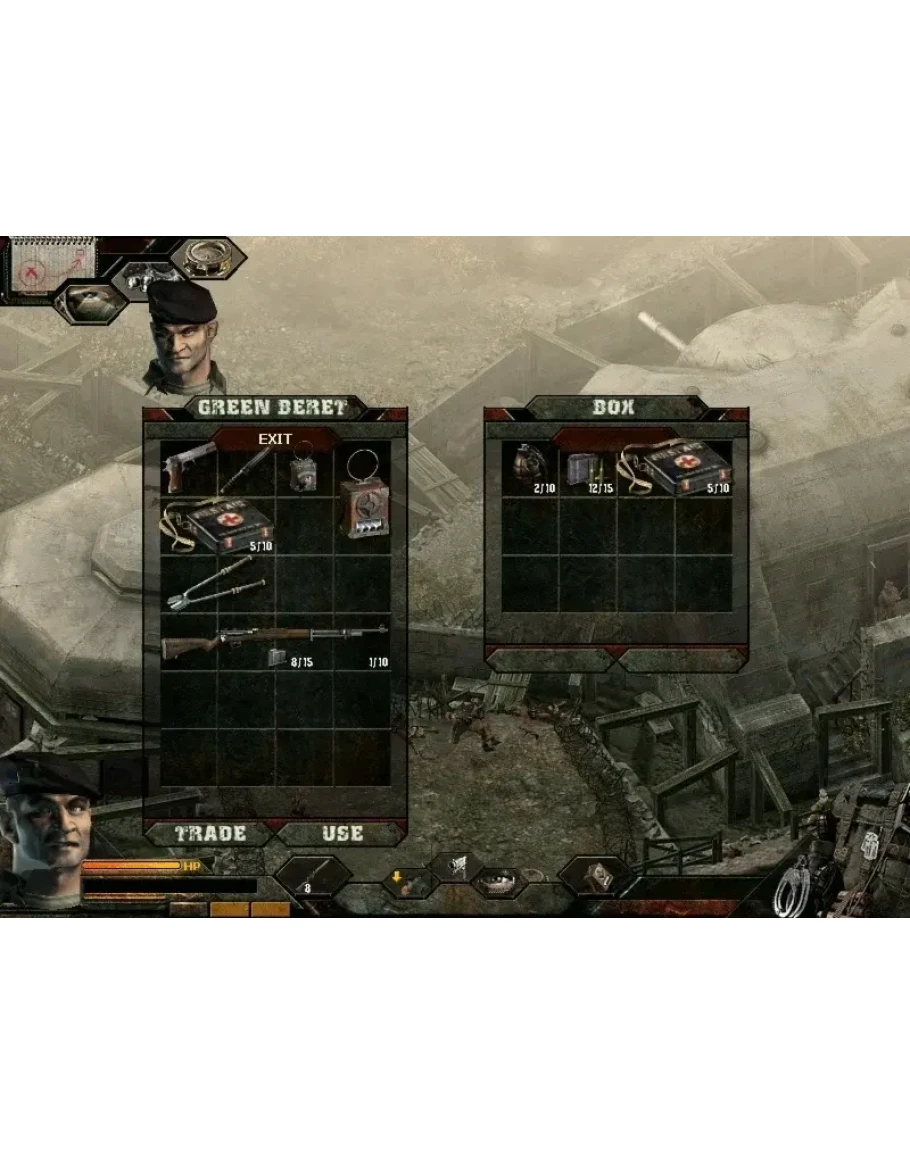Take the ammo clips from the box
Image resolution: width=910 pixels, height=1155 pixels.
click(586, 469)
